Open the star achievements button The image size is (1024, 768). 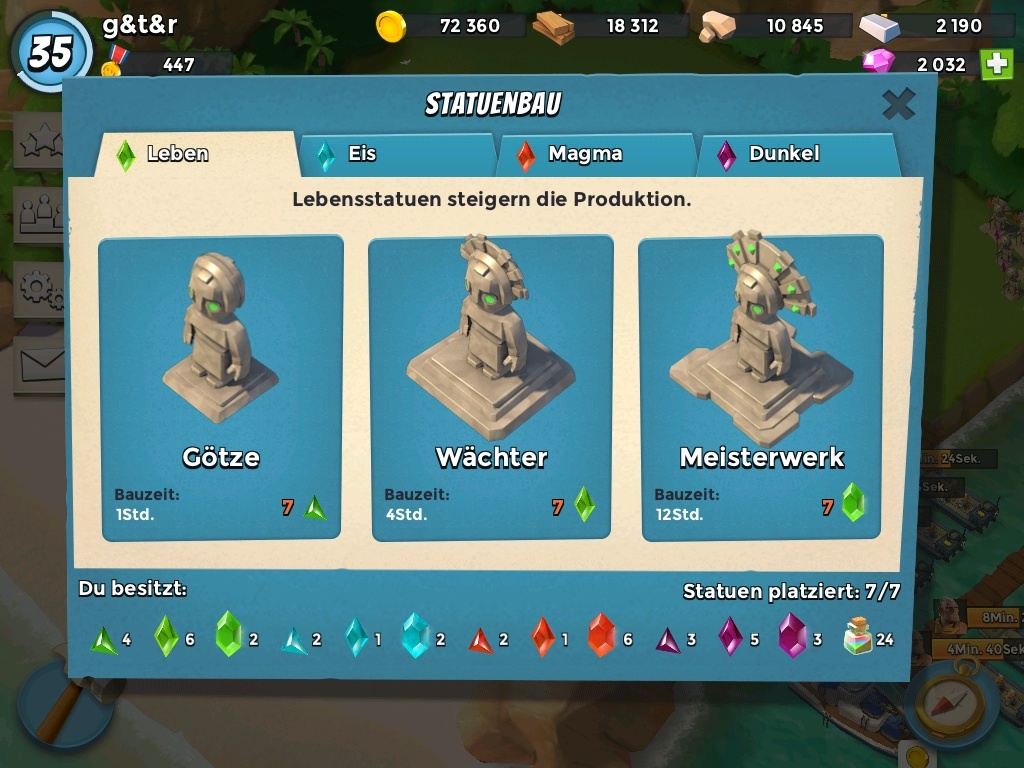[x=38, y=142]
